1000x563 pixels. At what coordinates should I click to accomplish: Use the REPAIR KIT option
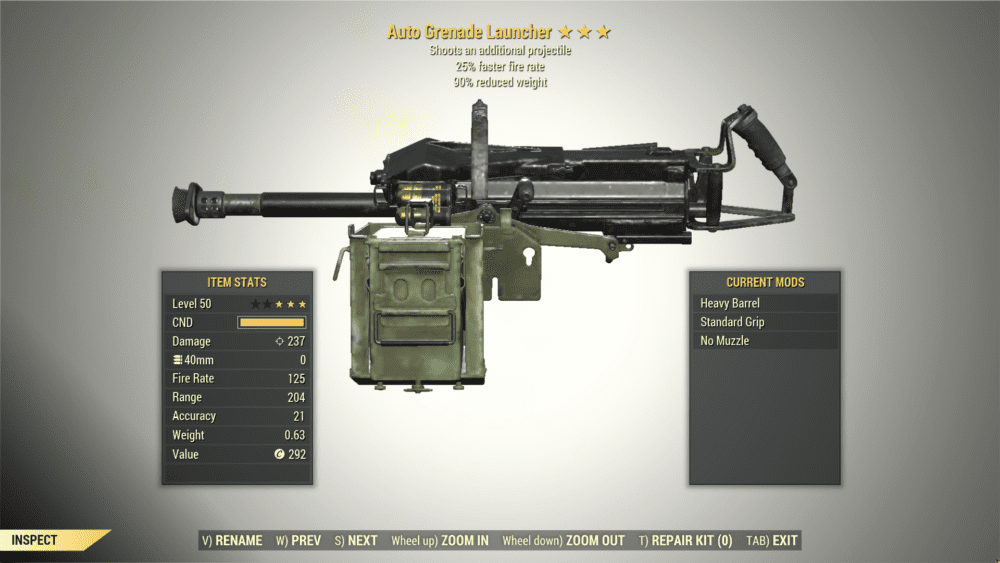(685, 541)
